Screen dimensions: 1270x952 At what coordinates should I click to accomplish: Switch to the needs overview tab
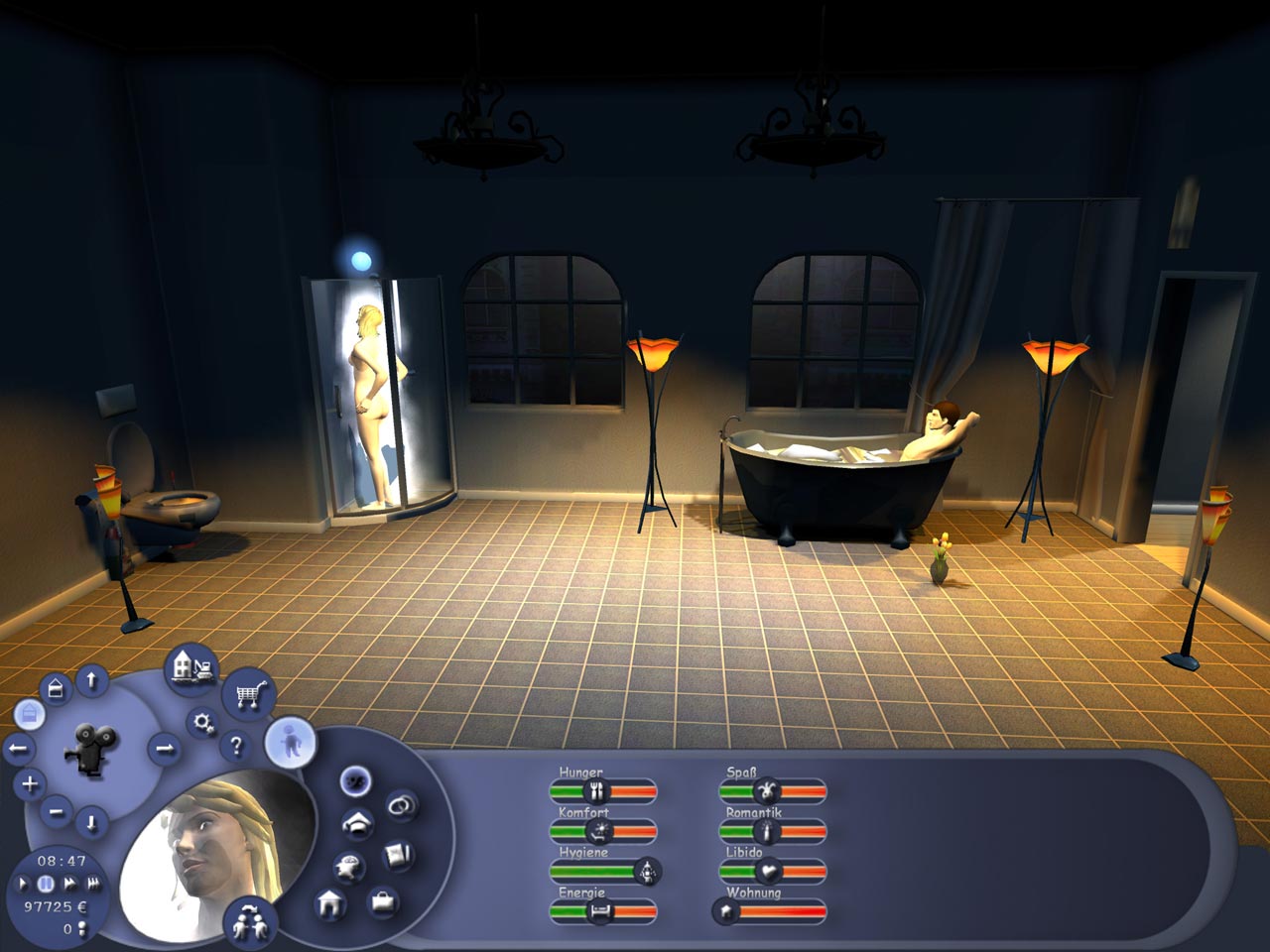point(354,780)
